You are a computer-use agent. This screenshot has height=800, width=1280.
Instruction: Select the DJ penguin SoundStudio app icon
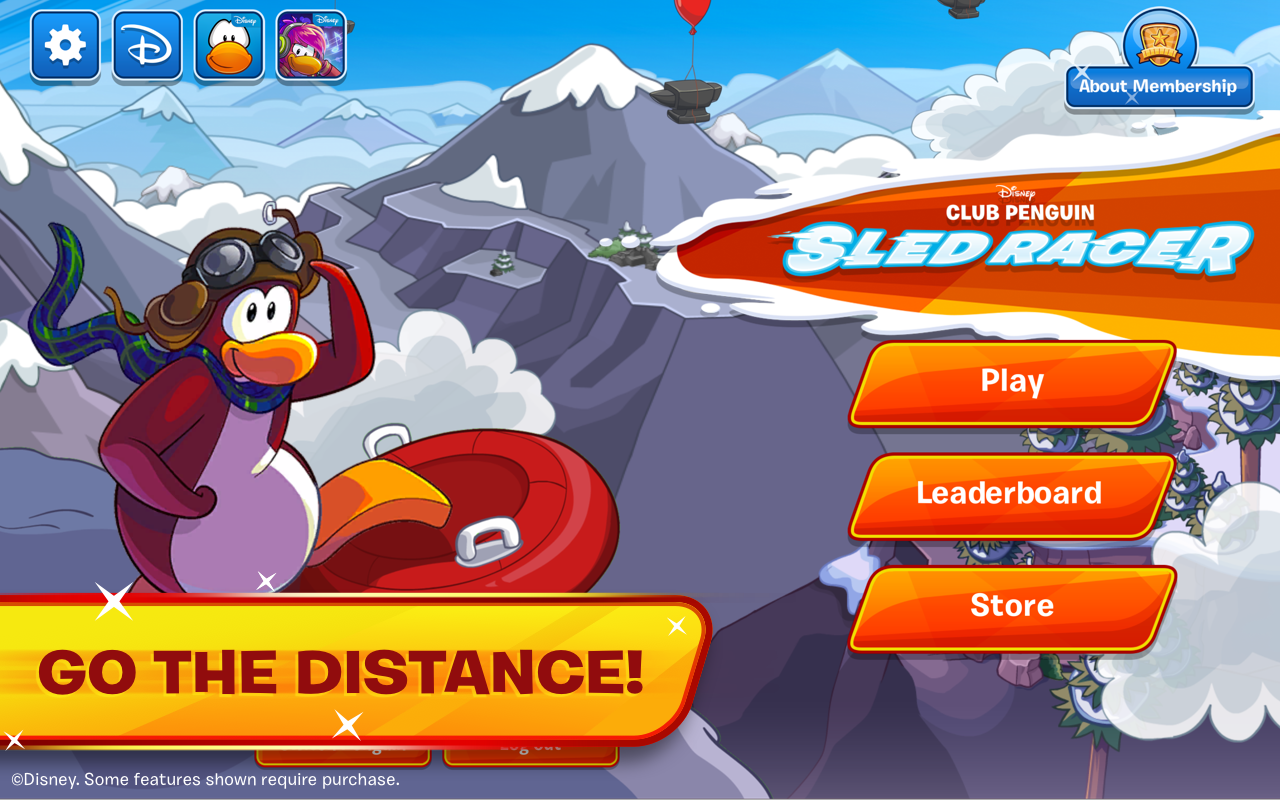point(310,48)
